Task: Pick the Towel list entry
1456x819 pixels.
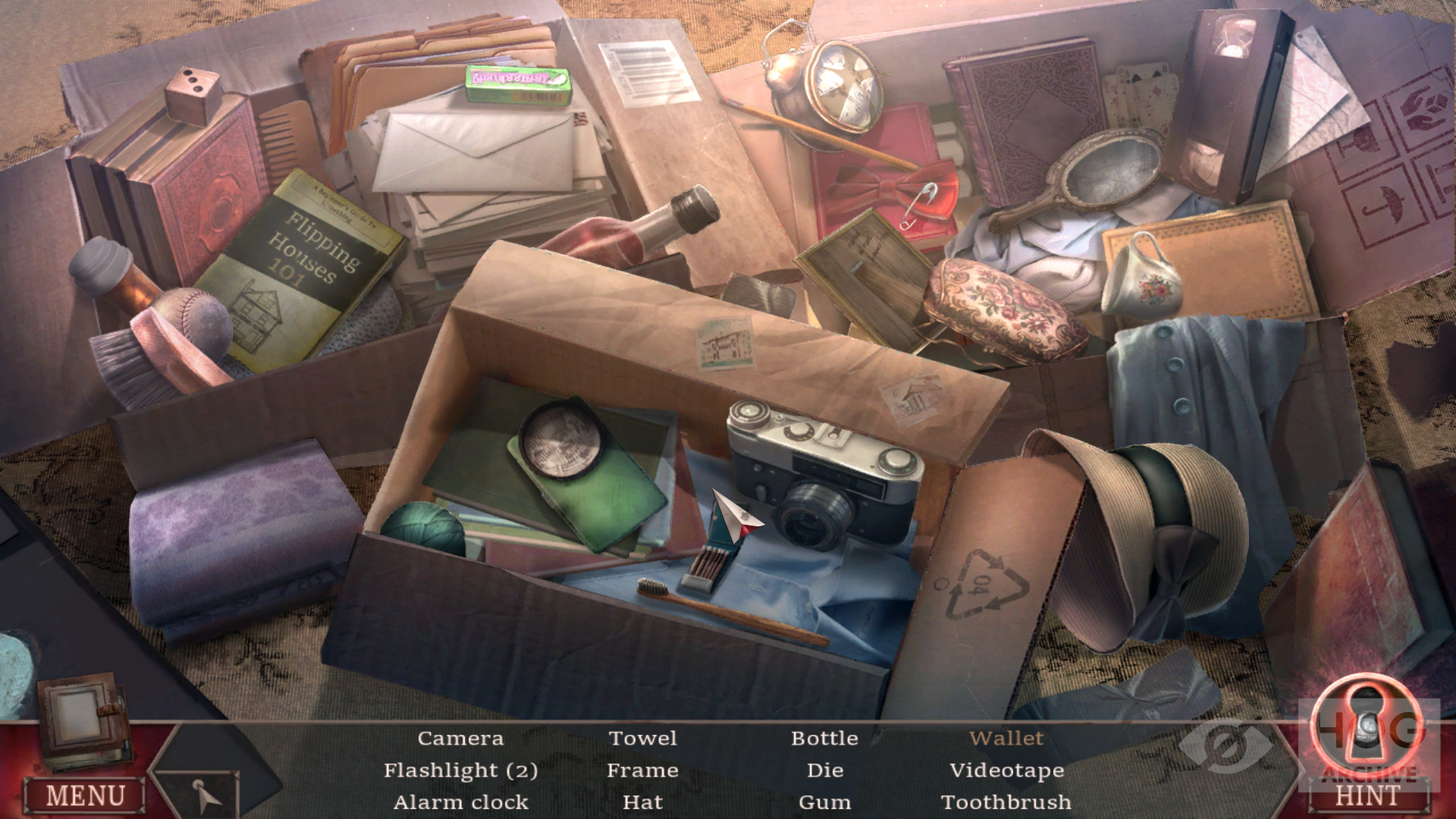Action: [x=643, y=739]
